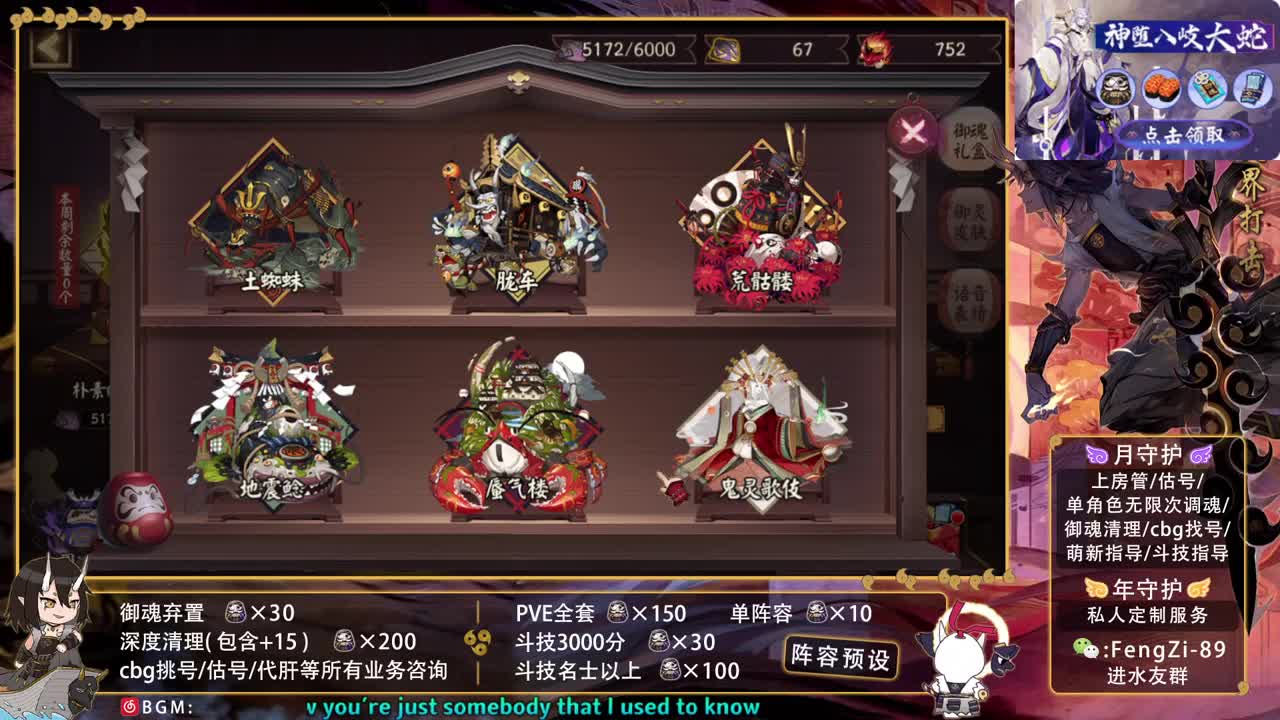Switch to the 御魂礼盒 side tab

pyautogui.click(x=968, y=140)
